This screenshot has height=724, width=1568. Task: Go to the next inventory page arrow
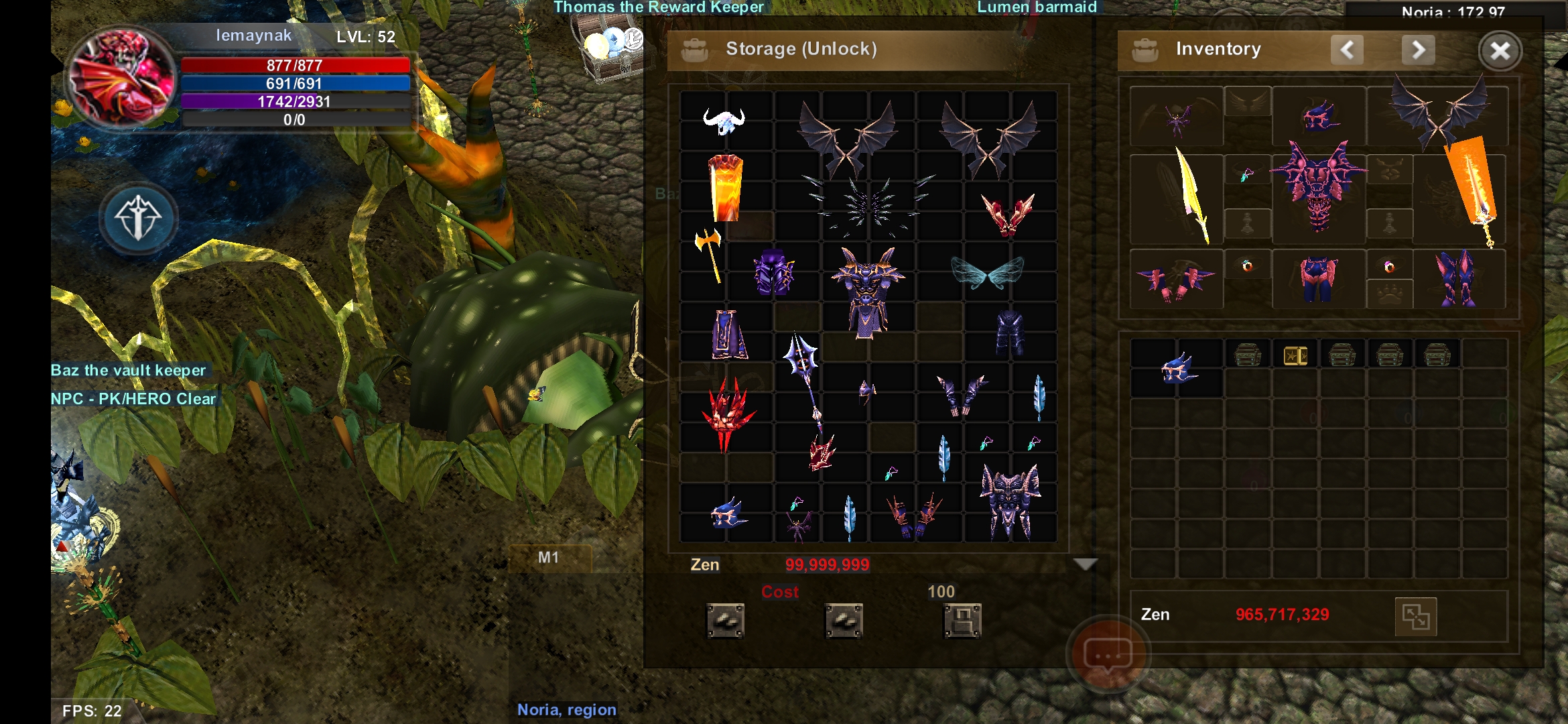click(1418, 50)
